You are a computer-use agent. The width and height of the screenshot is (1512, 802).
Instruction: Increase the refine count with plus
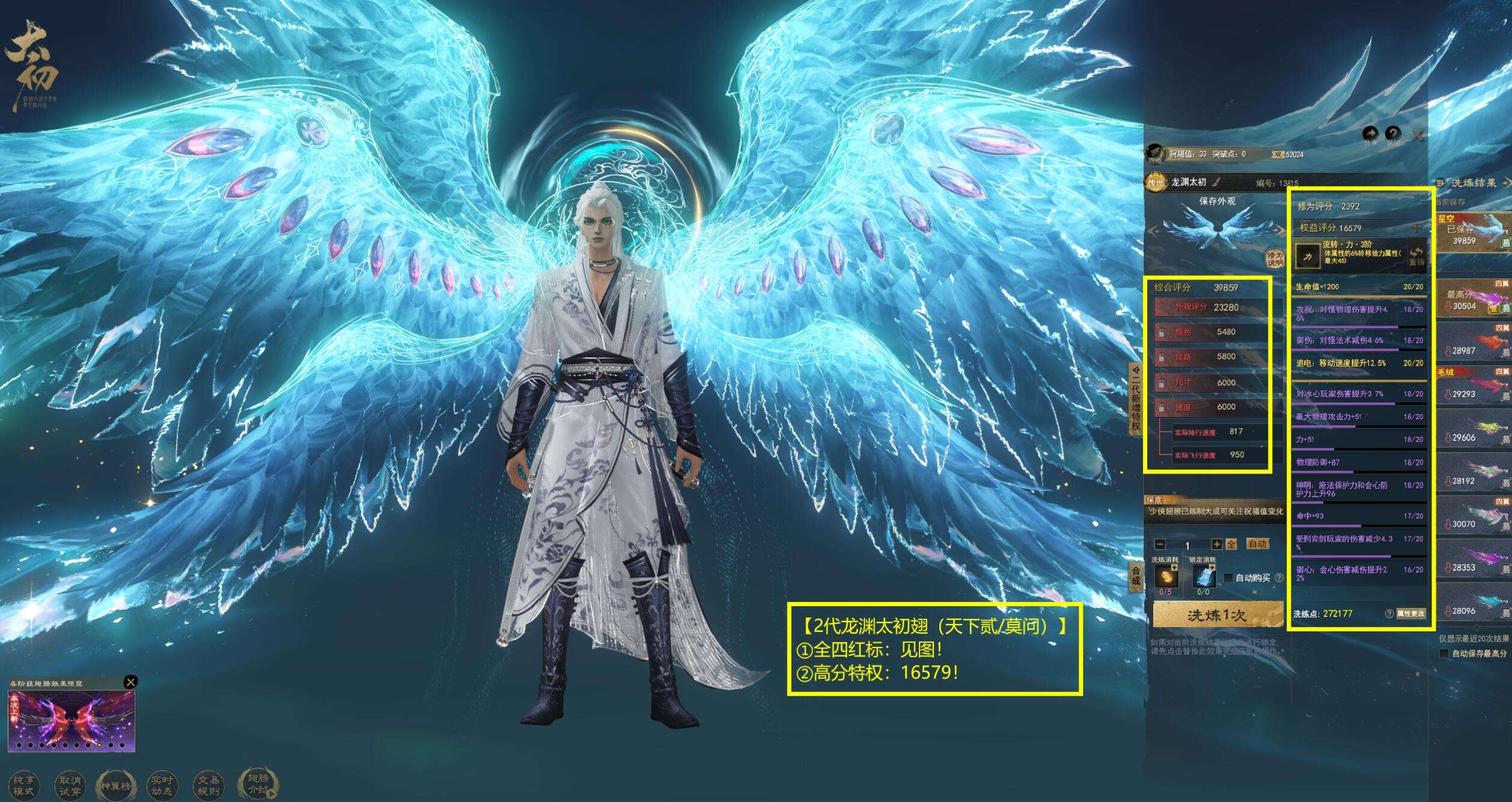(1216, 544)
